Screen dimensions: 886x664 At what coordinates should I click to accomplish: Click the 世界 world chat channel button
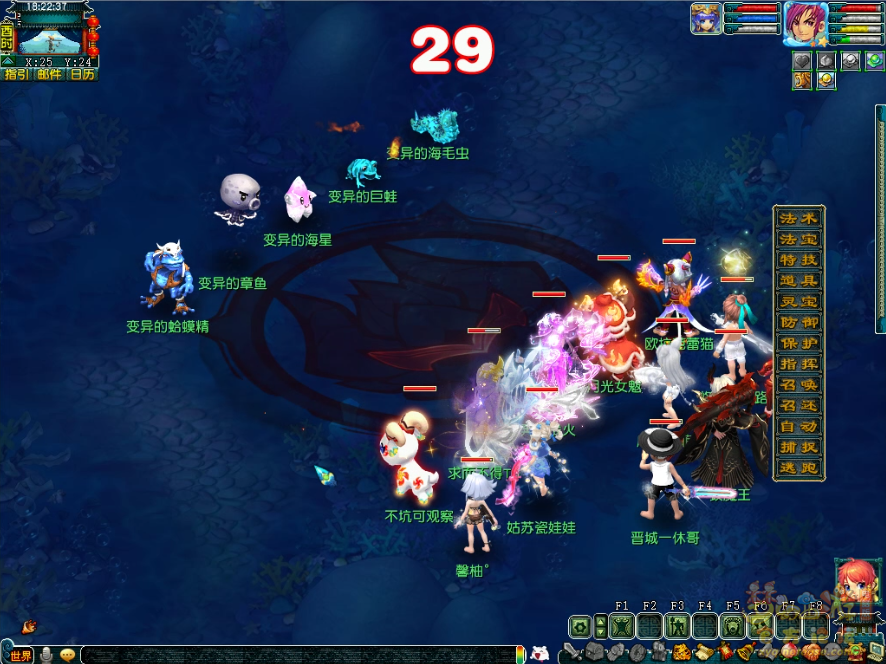pyautogui.click(x=19, y=655)
